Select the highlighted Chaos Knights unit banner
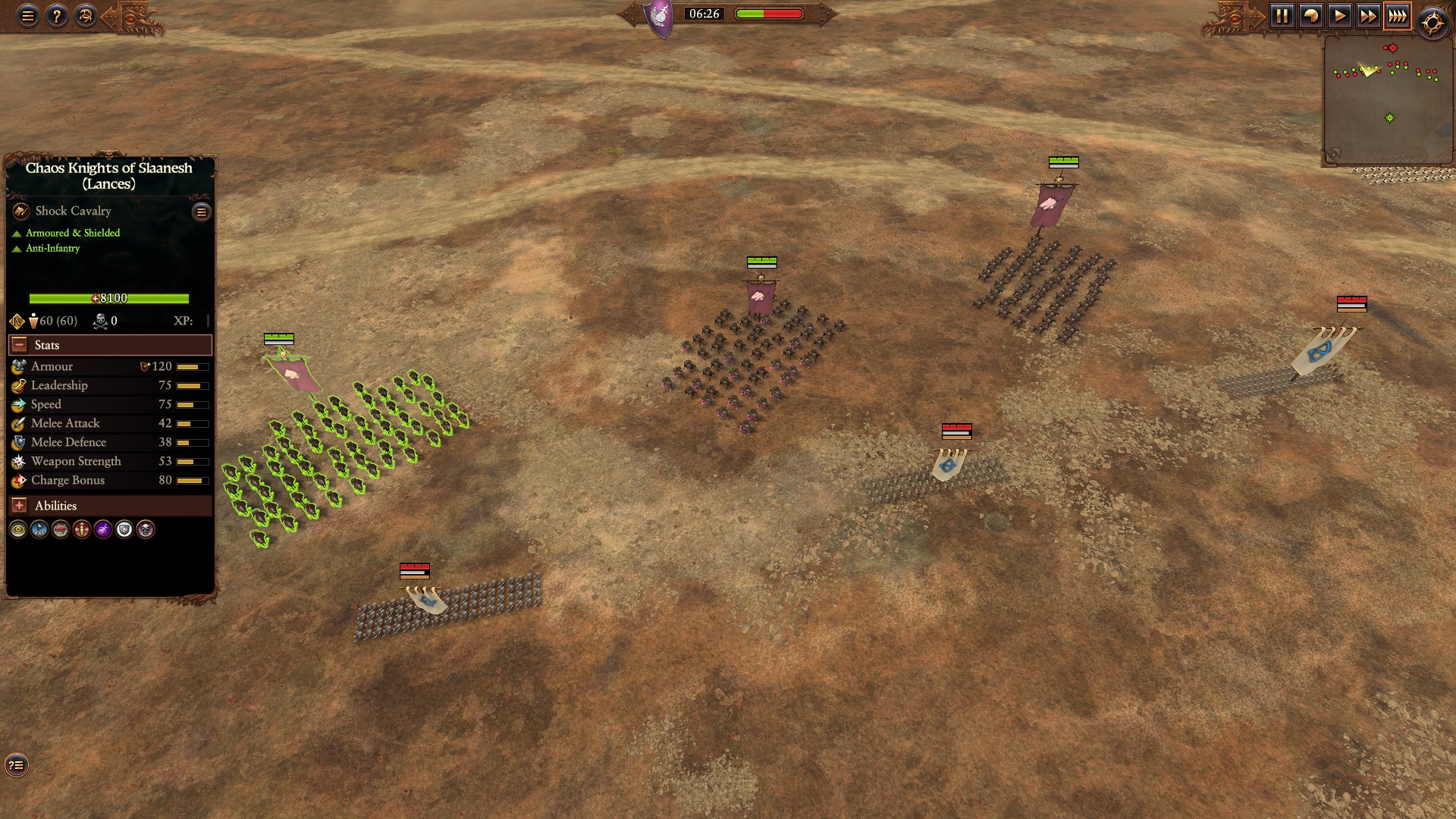Image resolution: width=1456 pixels, height=819 pixels. [291, 372]
